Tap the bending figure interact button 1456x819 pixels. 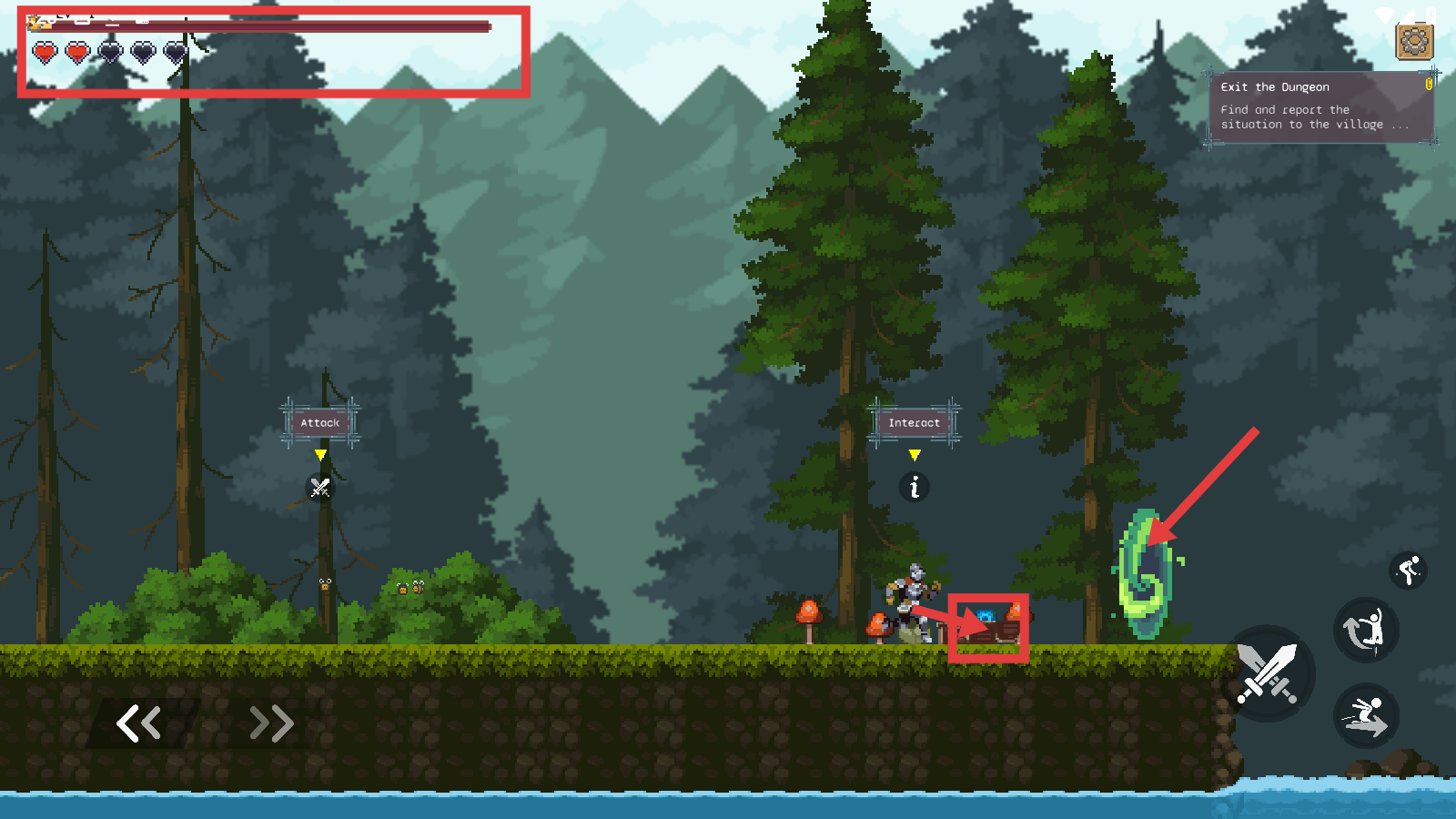(1408, 571)
